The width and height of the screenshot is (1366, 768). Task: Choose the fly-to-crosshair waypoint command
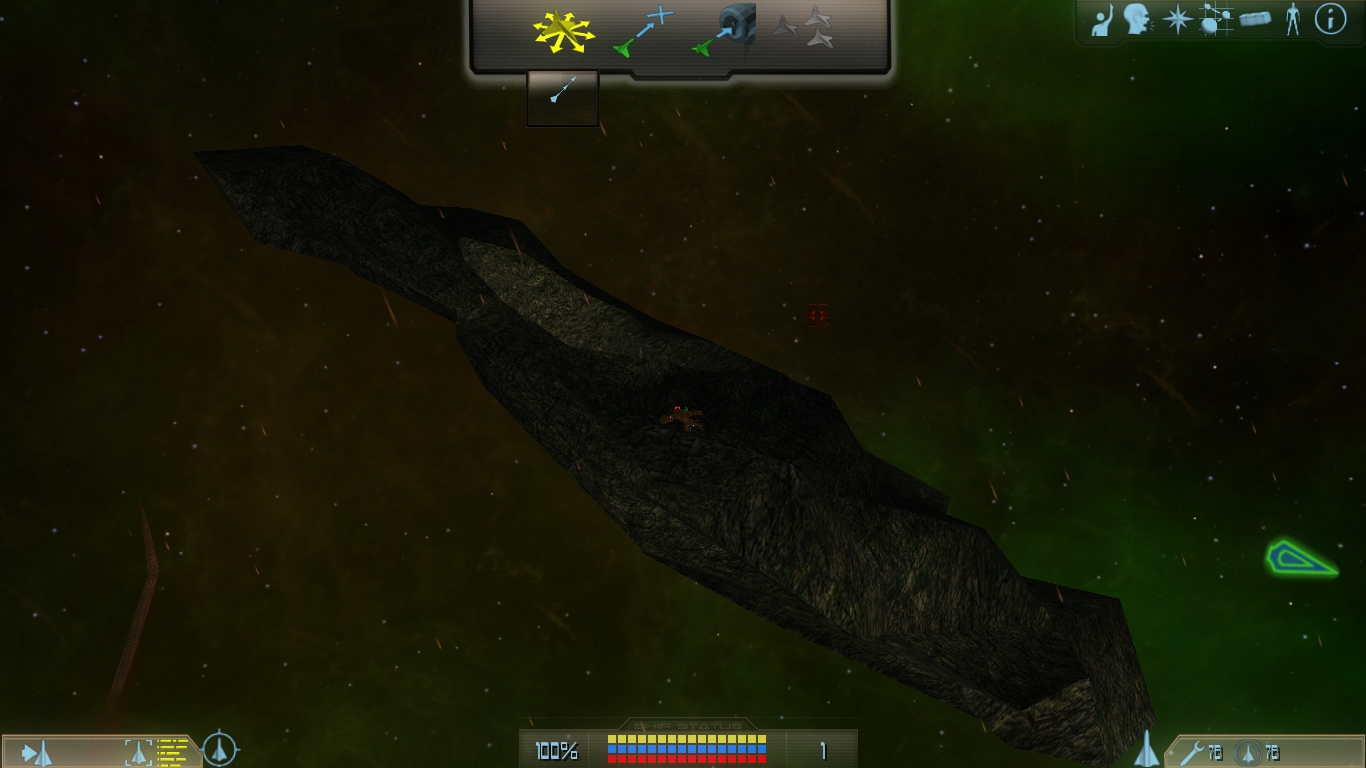click(x=644, y=30)
